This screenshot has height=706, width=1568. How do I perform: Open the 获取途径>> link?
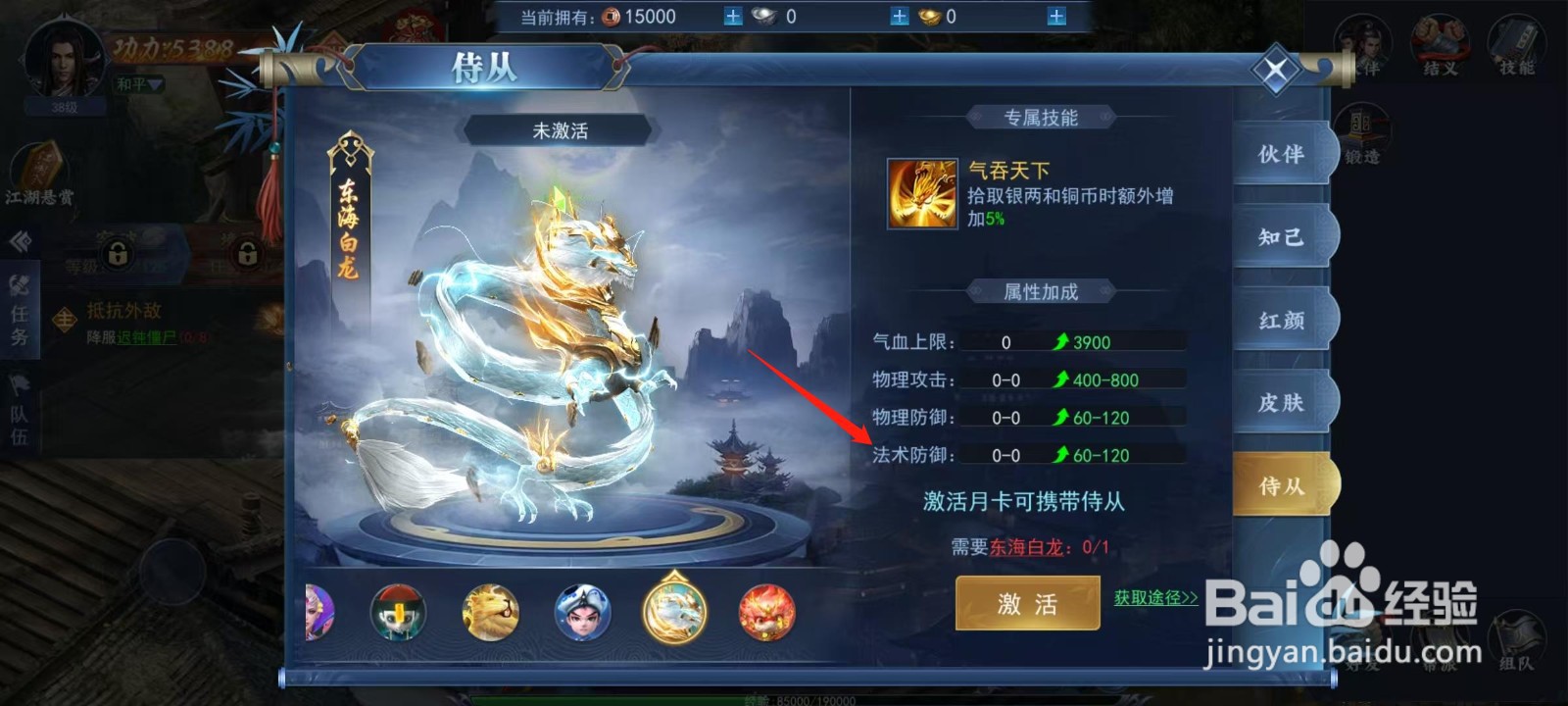pos(1156,596)
